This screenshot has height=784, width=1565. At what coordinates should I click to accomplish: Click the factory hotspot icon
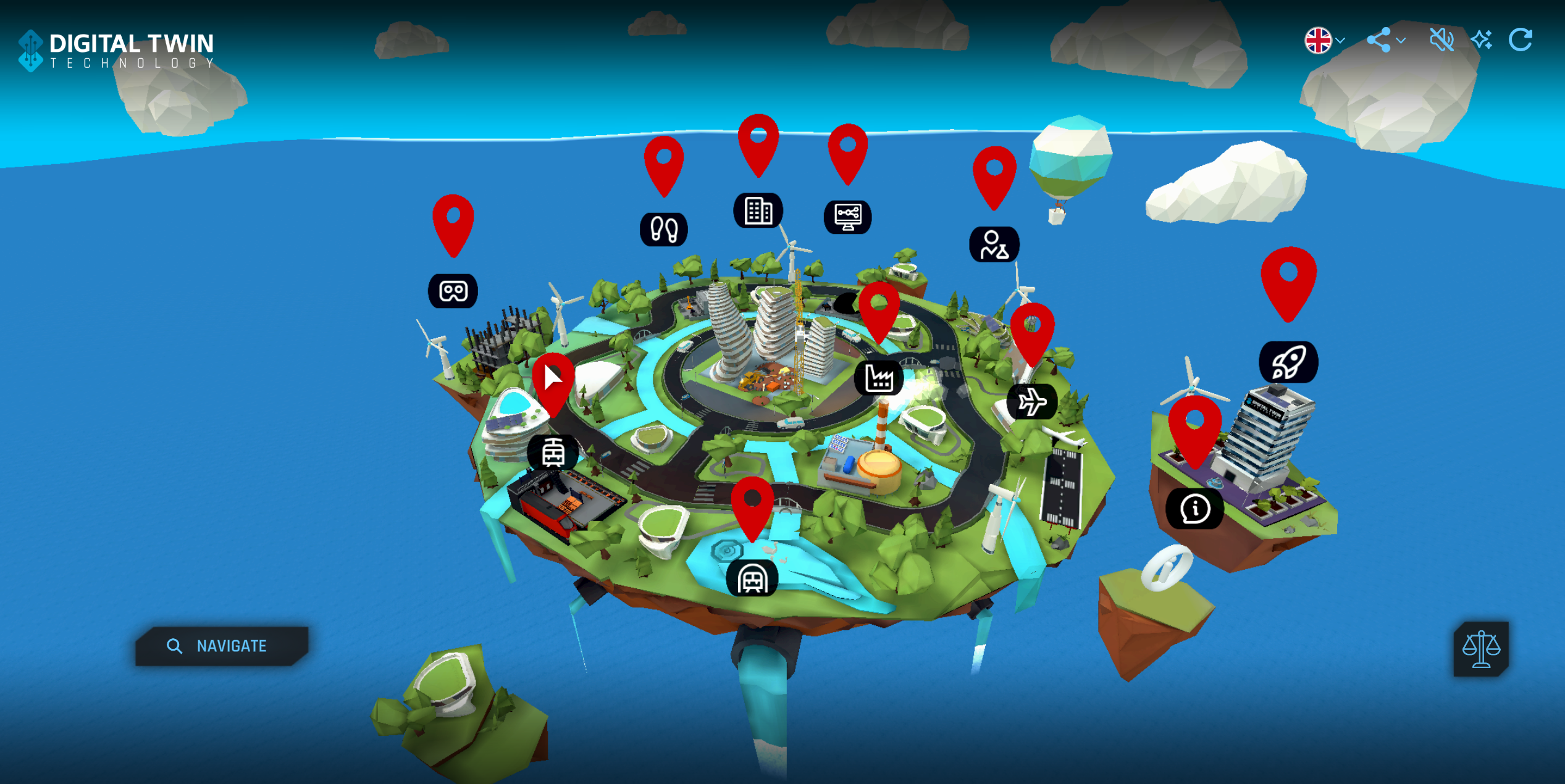[x=879, y=378]
